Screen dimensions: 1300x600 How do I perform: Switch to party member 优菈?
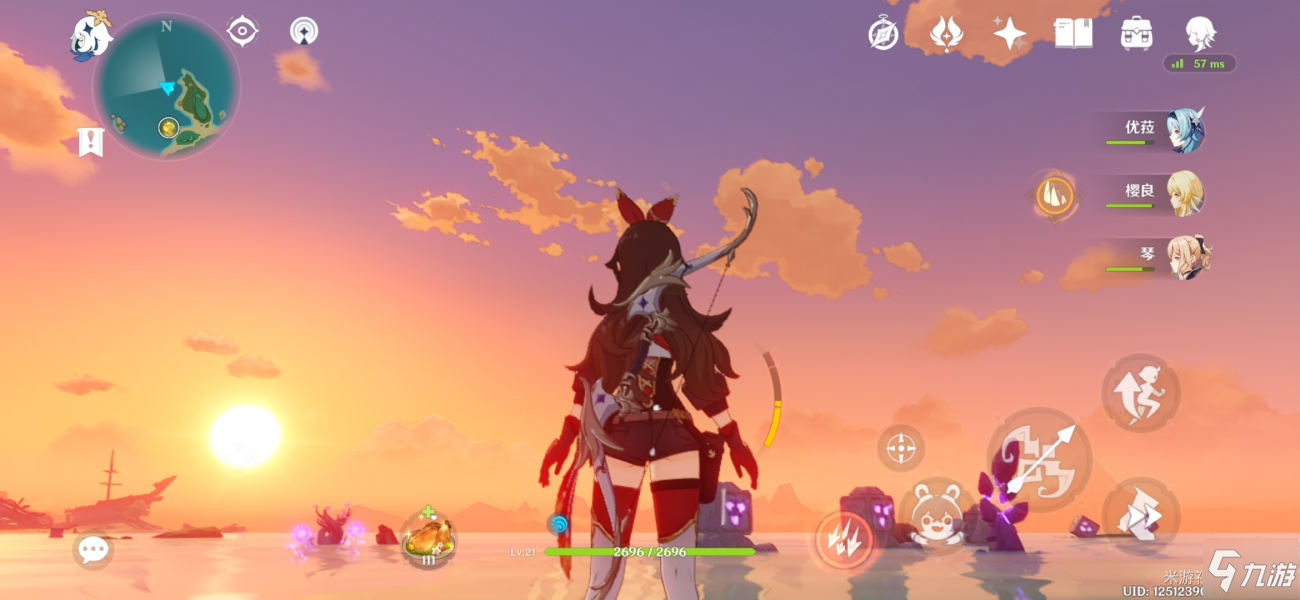(x=1184, y=131)
